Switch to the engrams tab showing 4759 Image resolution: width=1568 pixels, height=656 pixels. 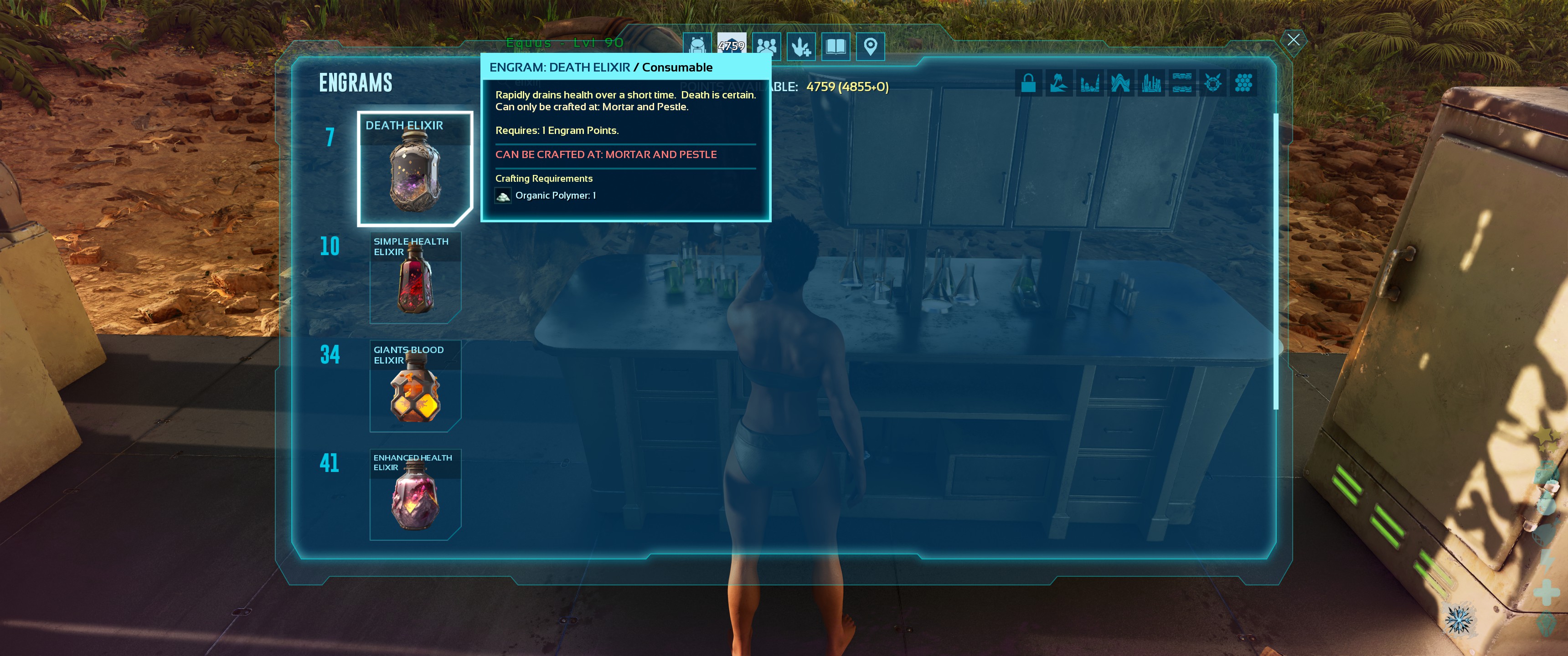731,46
